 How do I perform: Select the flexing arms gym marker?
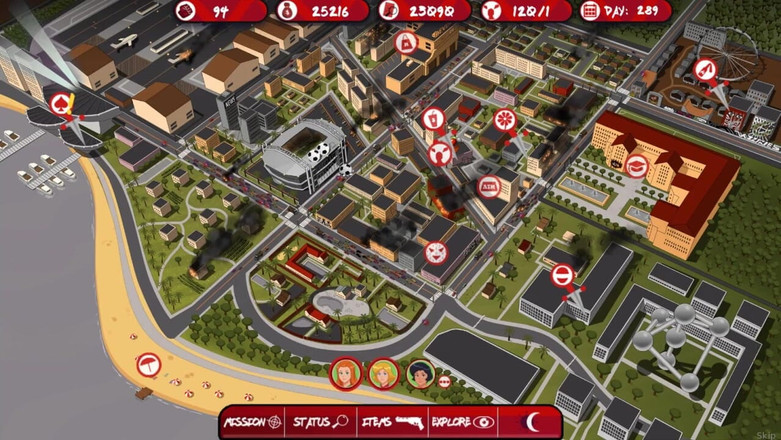point(439,153)
